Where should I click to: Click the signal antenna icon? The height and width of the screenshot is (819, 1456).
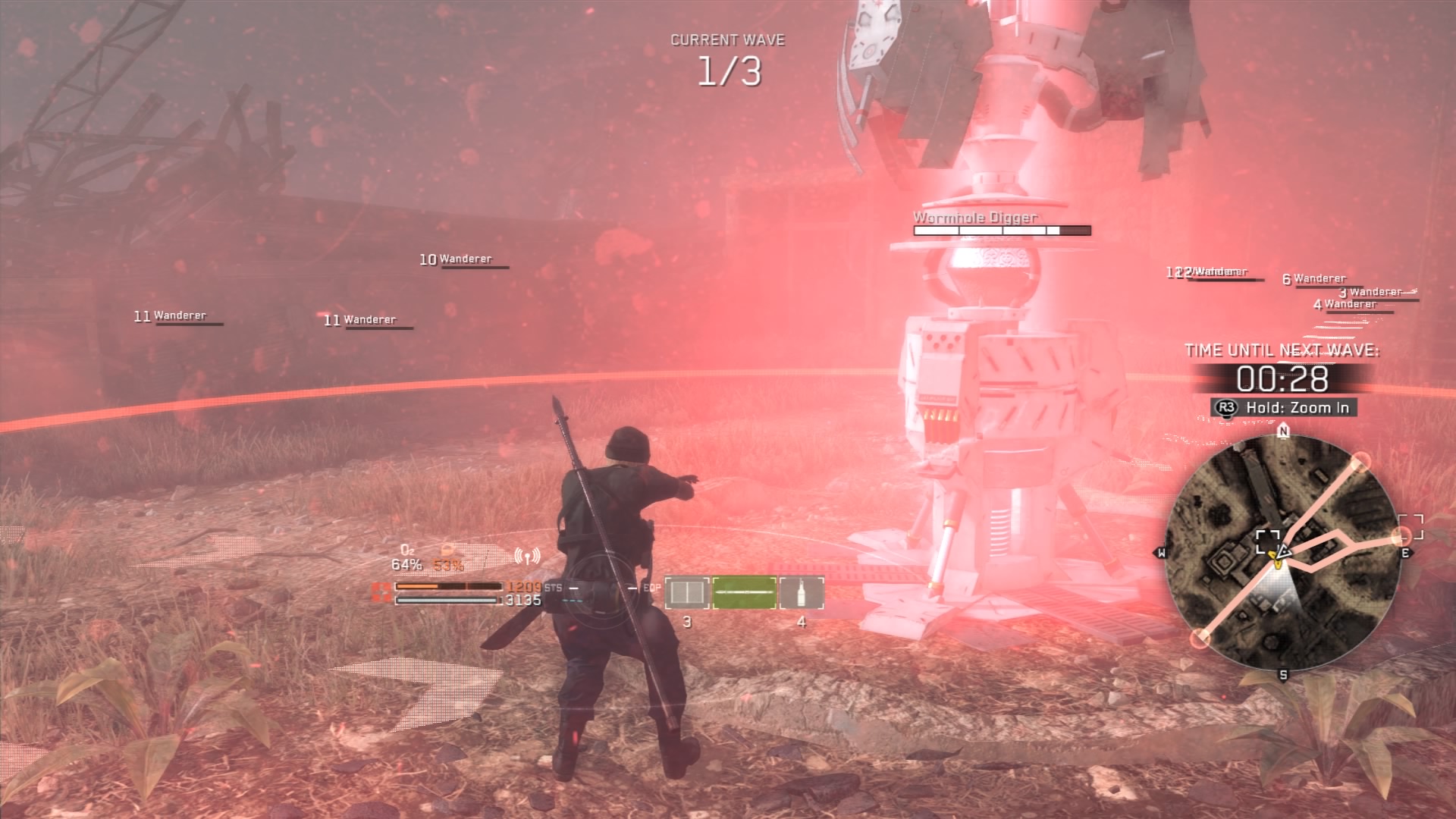click(x=527, y=557)
